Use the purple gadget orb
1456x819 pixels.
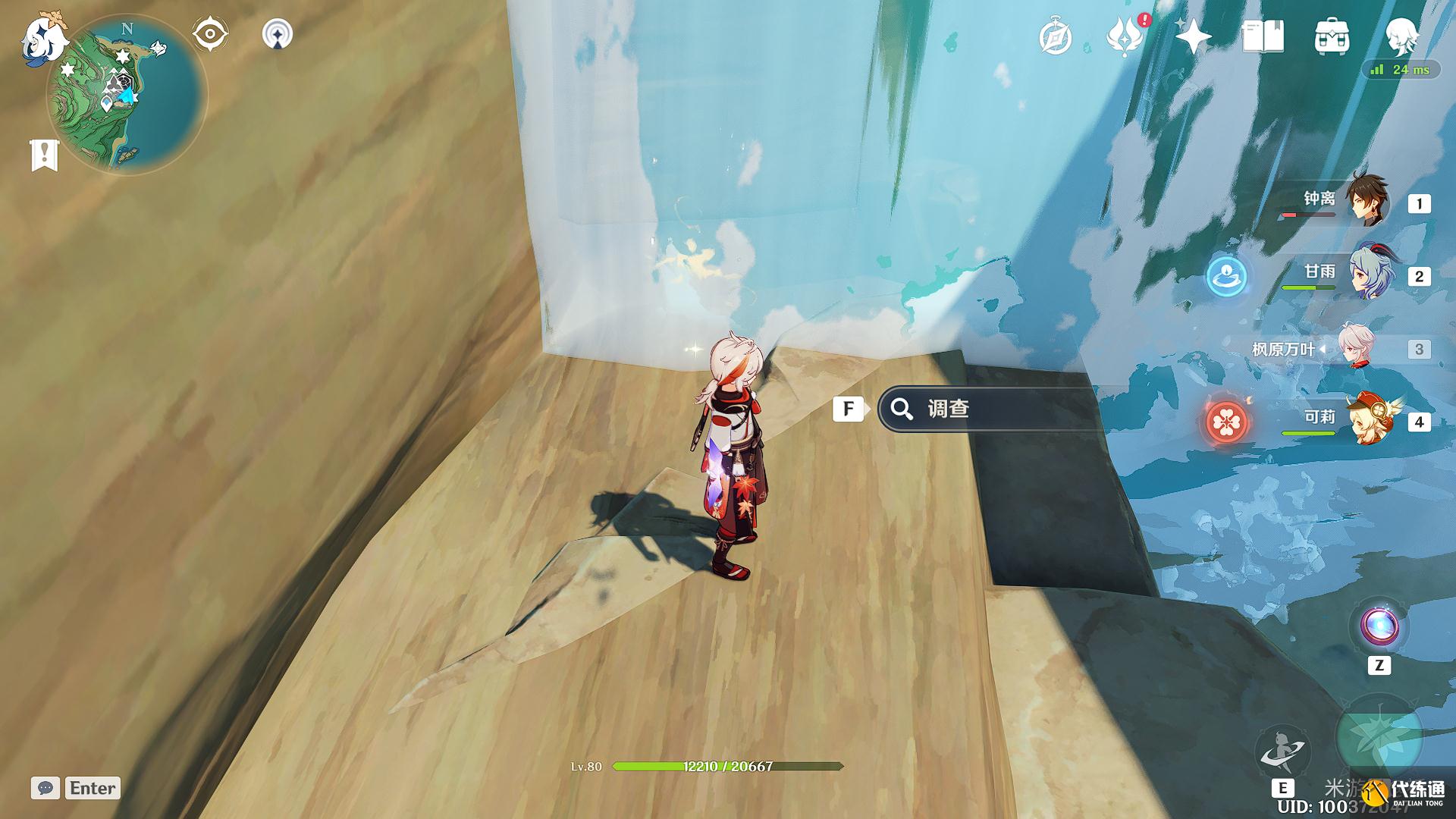point(1379,626)
